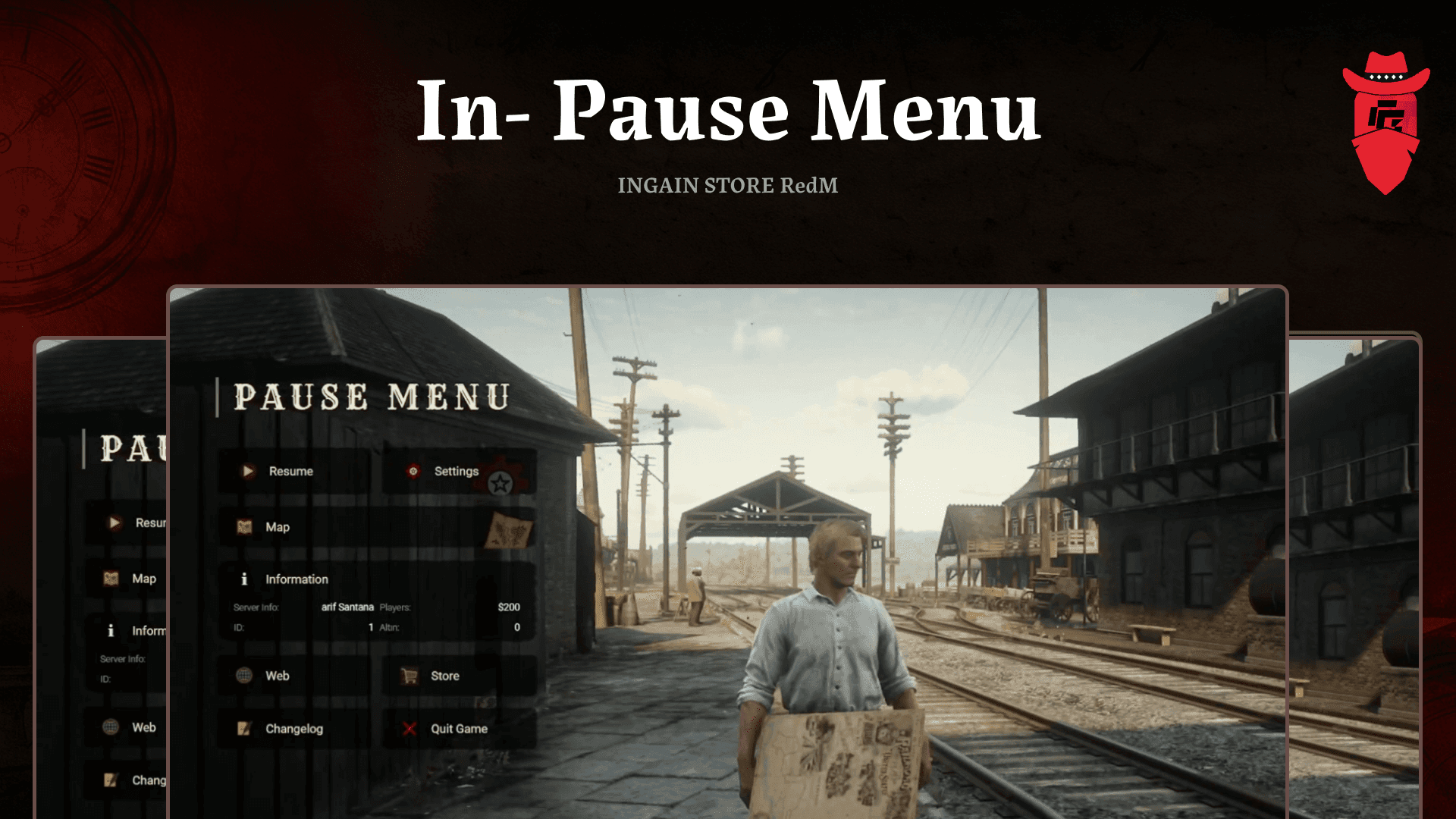Viewport: 1456px width, 819px height.
Task: Click the Altın value showing 0
Action: 516,627
